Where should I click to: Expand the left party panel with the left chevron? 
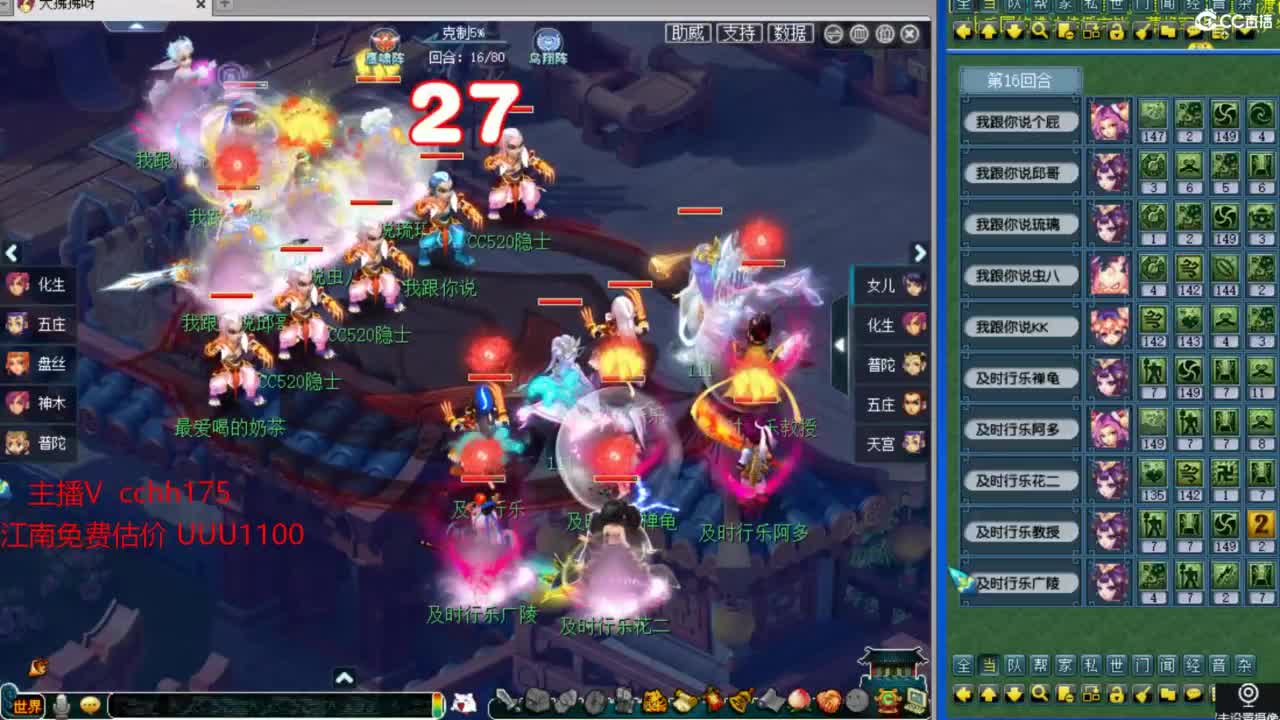pyautogui.click(x=13, y=253)
